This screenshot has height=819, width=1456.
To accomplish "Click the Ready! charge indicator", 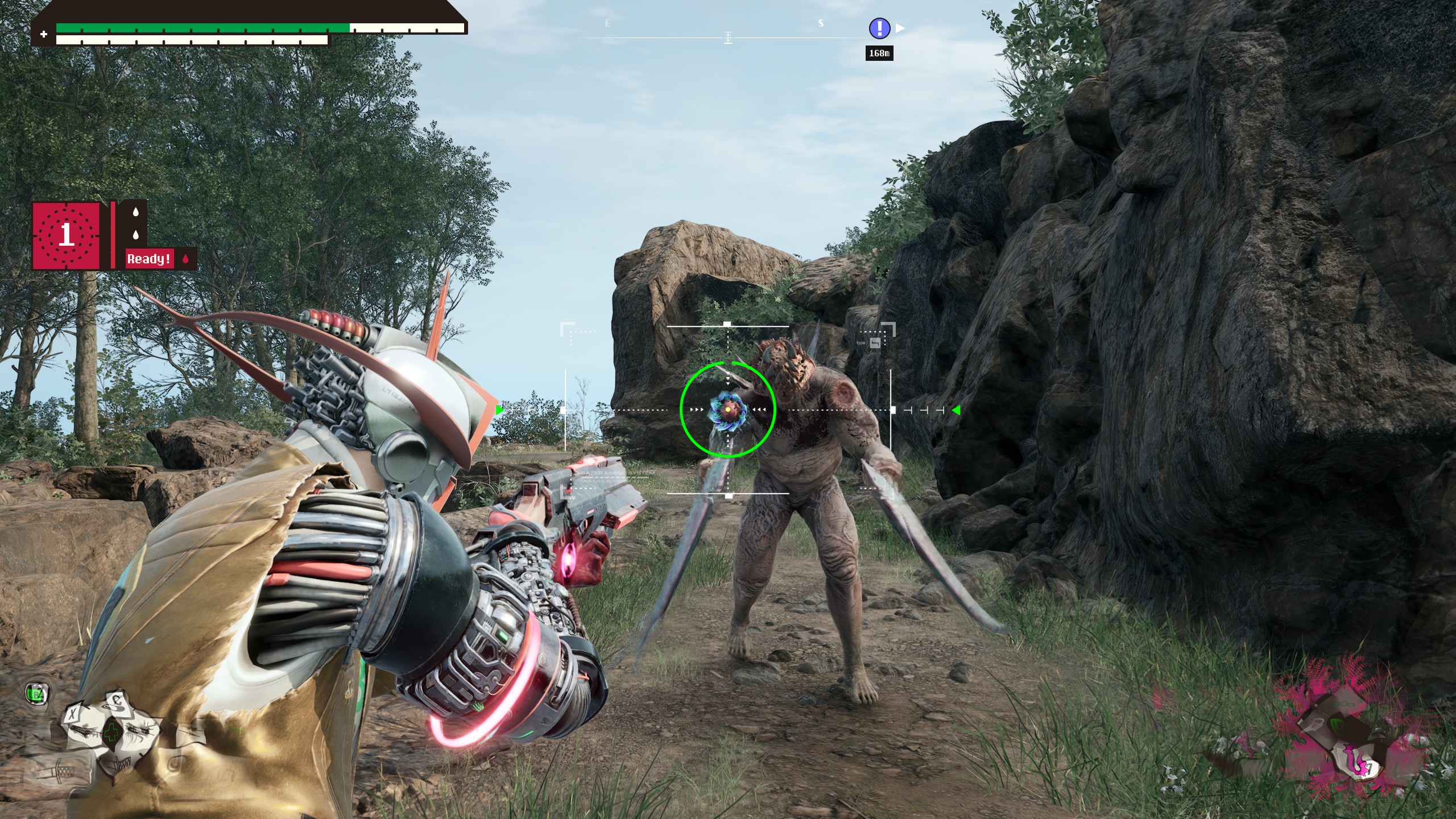I will point(149,259).
